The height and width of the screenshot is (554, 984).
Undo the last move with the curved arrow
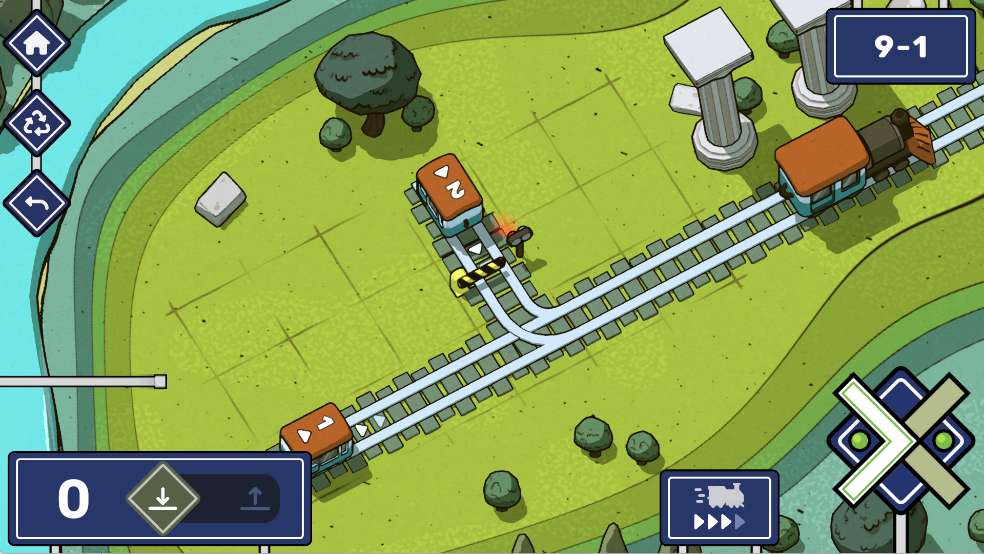(x=36, y=203)
